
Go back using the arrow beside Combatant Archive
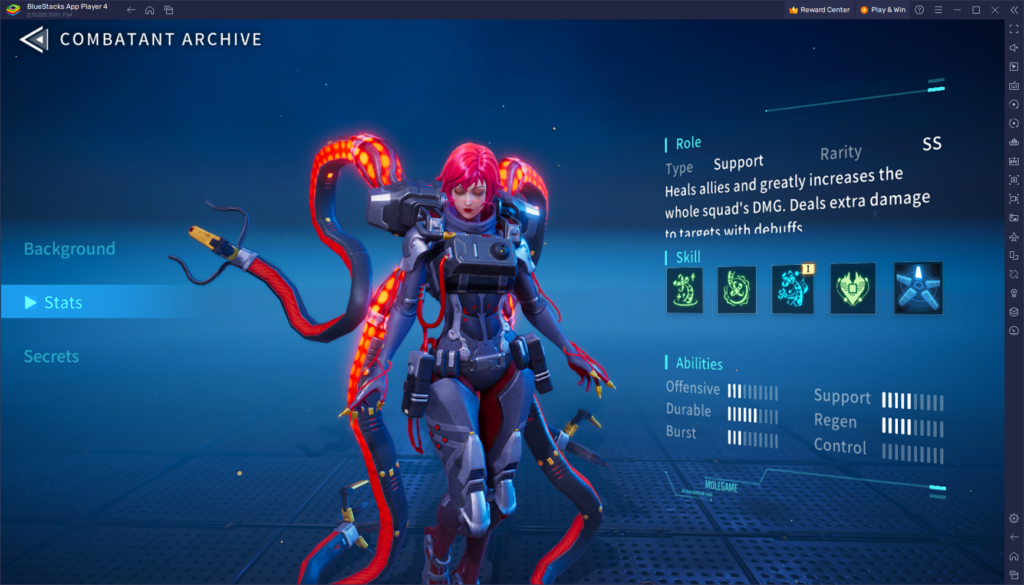(34, 40)
